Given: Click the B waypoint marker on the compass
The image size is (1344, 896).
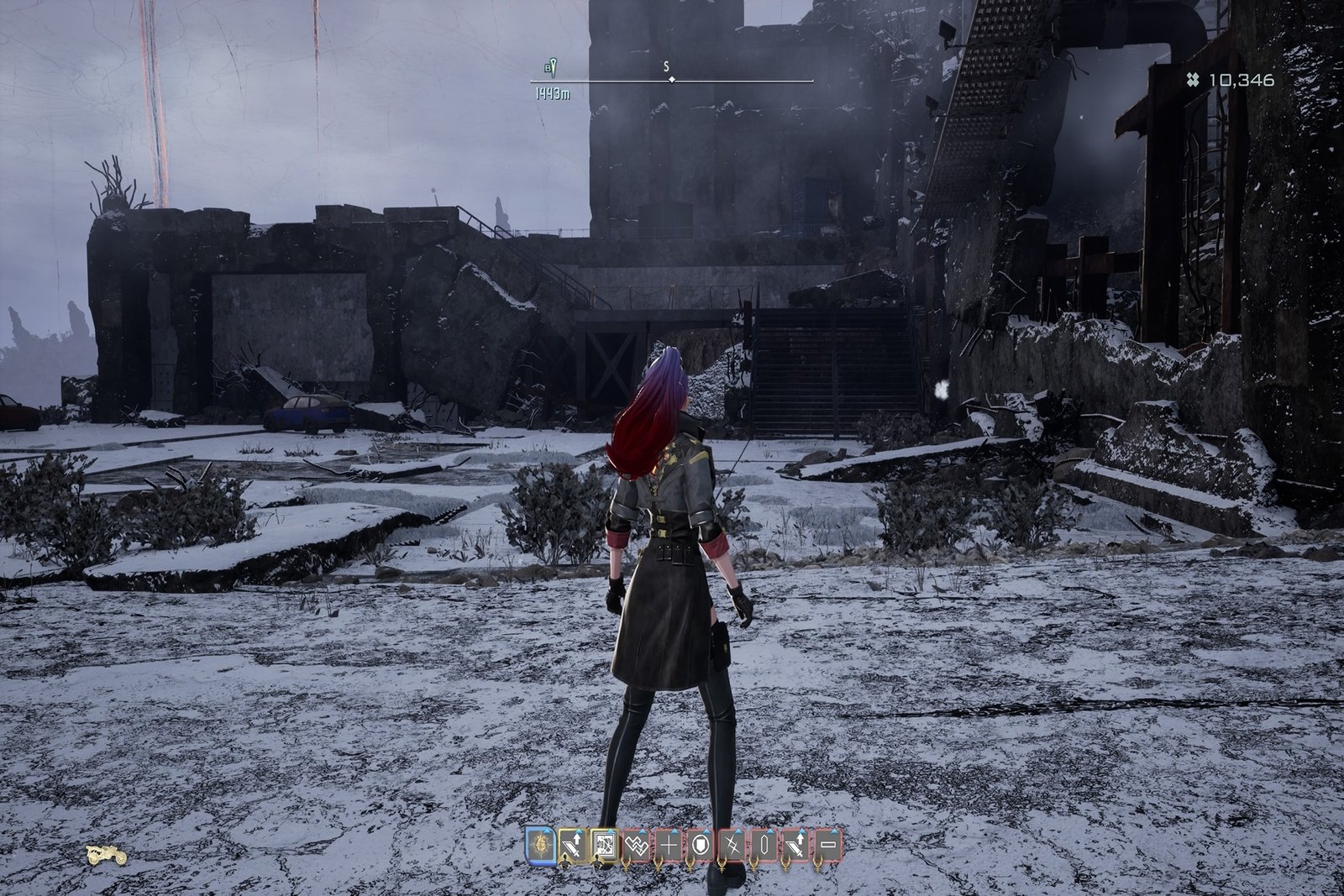Looking at the screenshot, I should click(552, 67).
